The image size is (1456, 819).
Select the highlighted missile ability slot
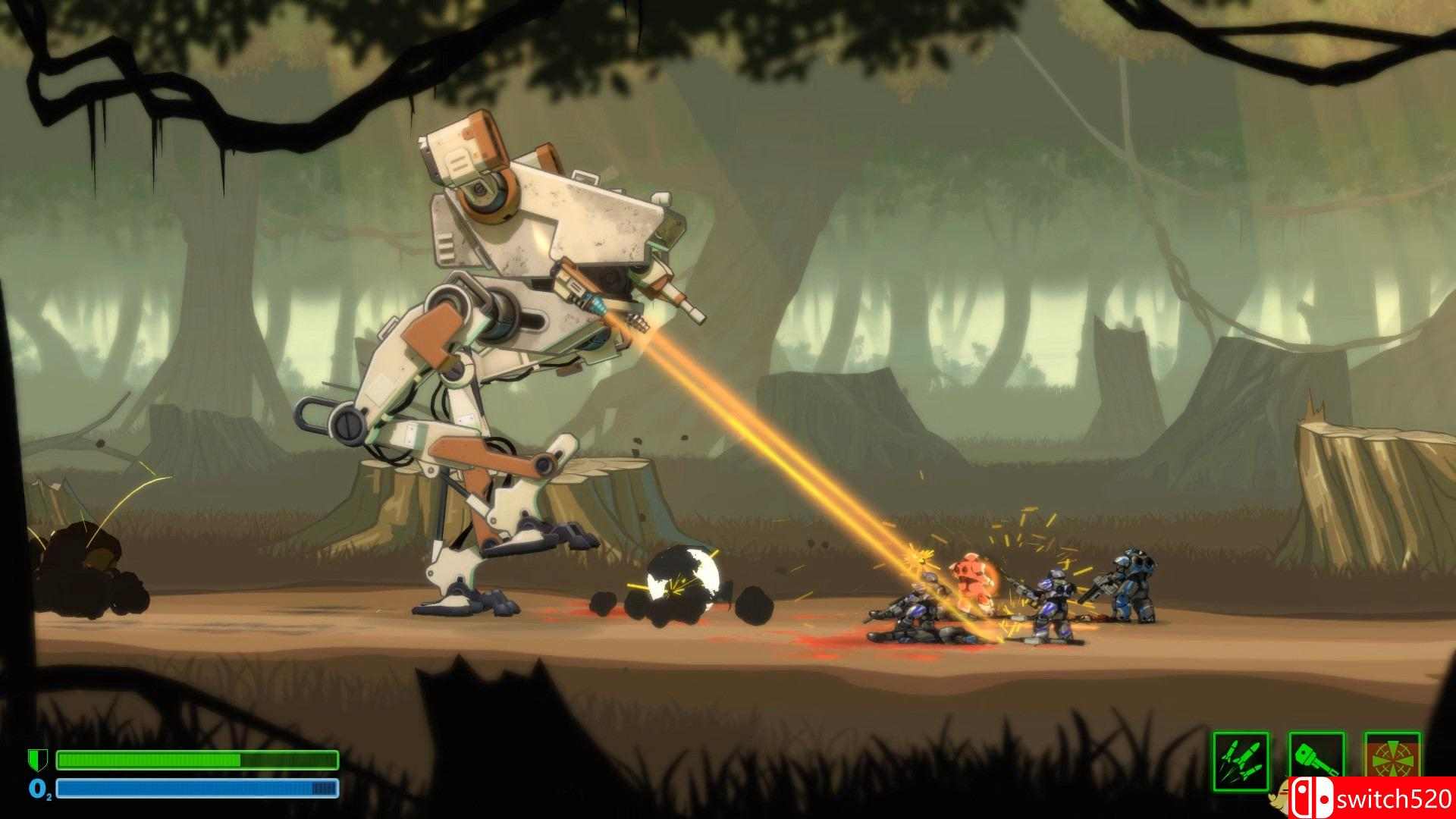click(x=1241, y=761)
